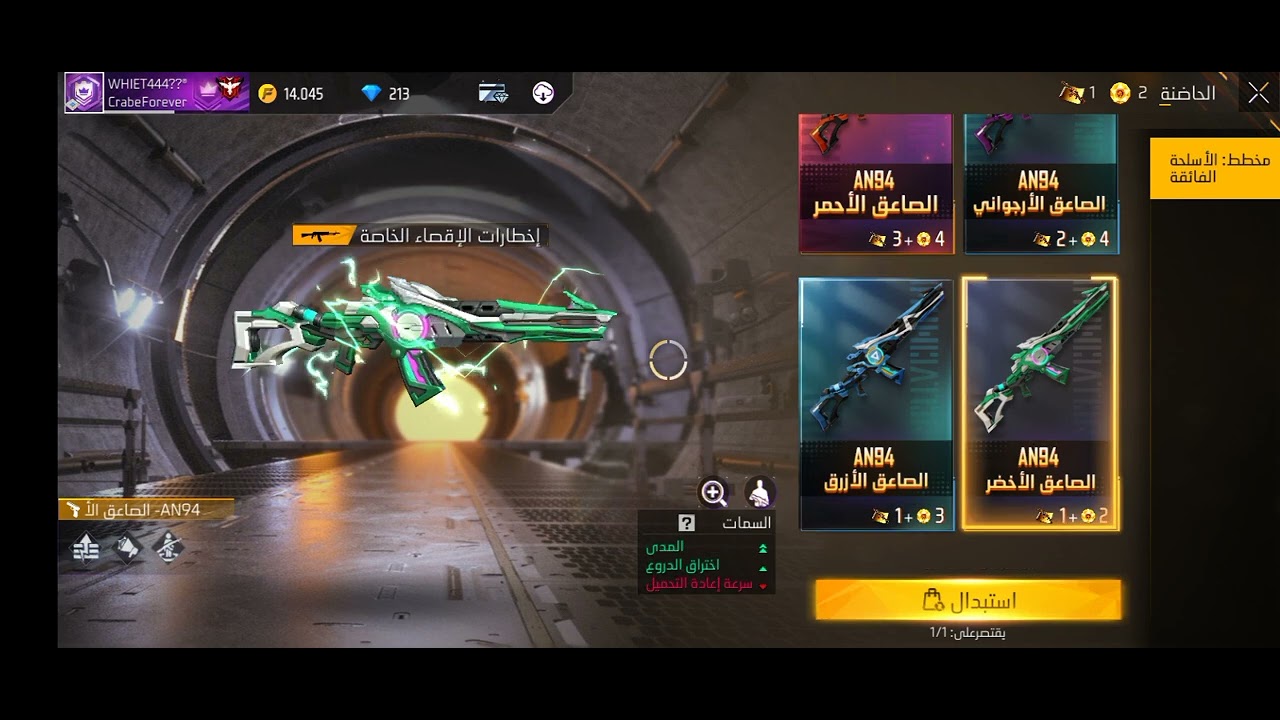Viewport: 1280px width, 720px height.
Task: Open the attributes question mark help
Action: pos(686,523)
